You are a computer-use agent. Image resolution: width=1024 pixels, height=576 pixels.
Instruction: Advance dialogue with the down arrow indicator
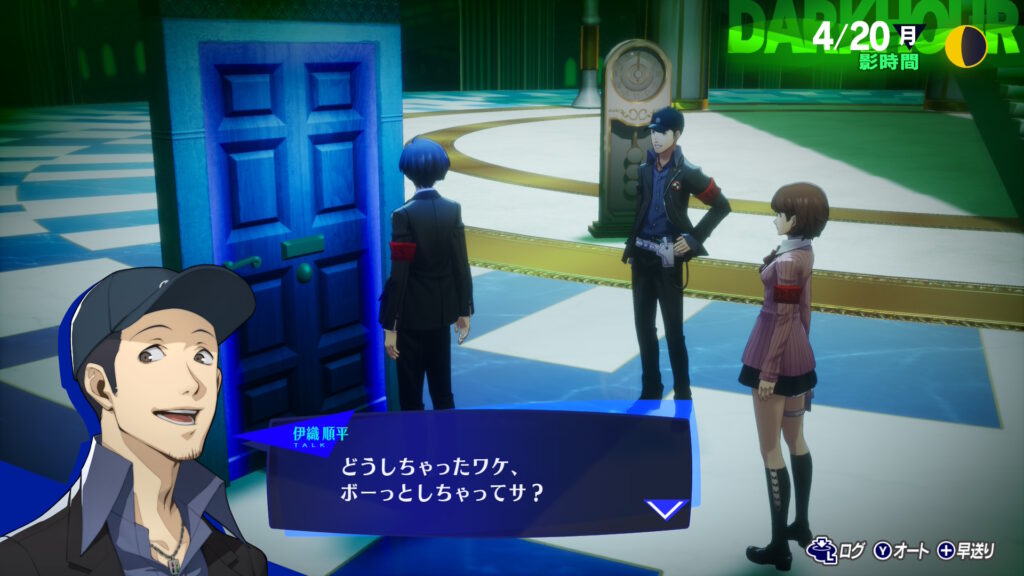(665, 509)
